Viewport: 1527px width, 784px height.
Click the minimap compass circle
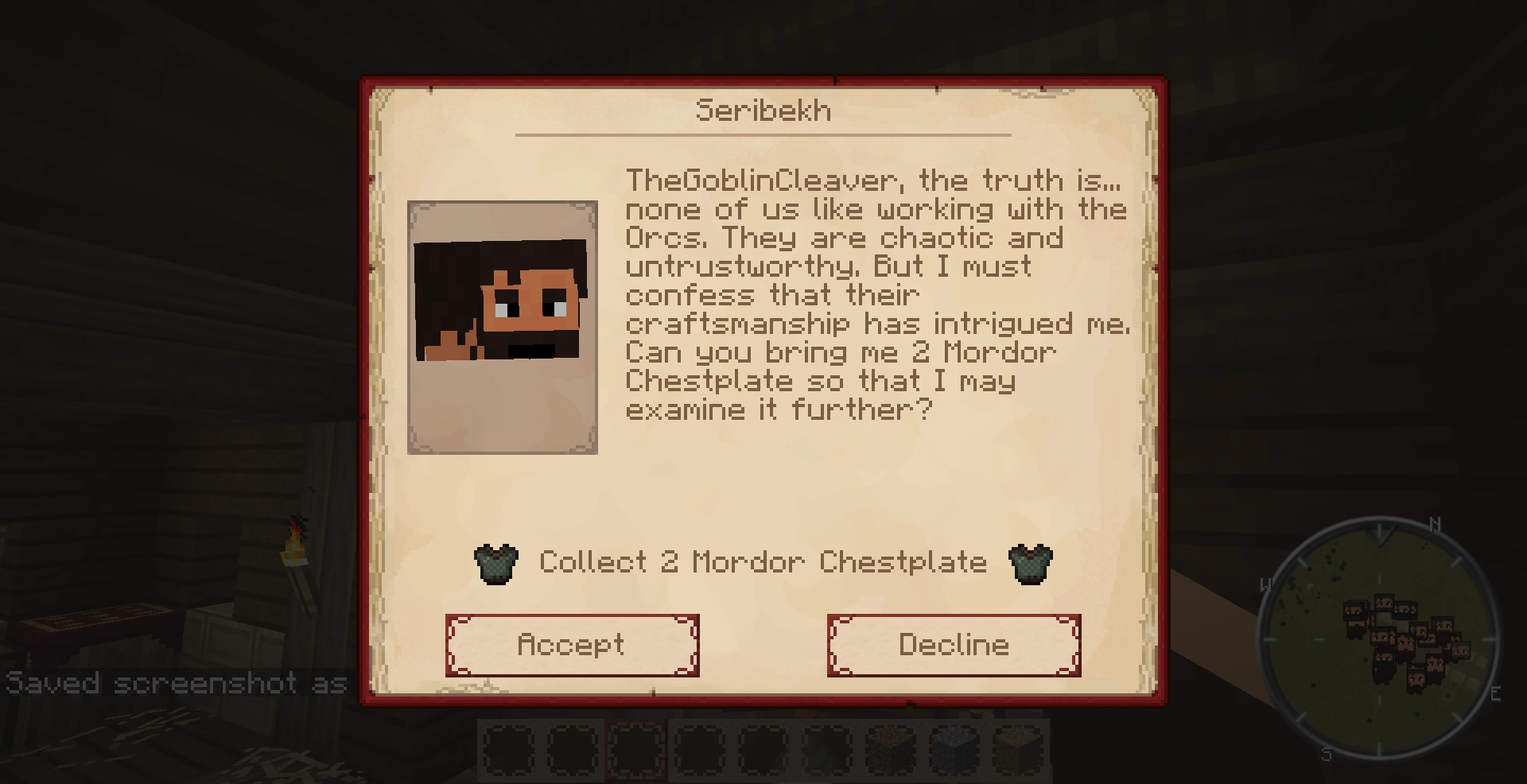pos(1379,636)
